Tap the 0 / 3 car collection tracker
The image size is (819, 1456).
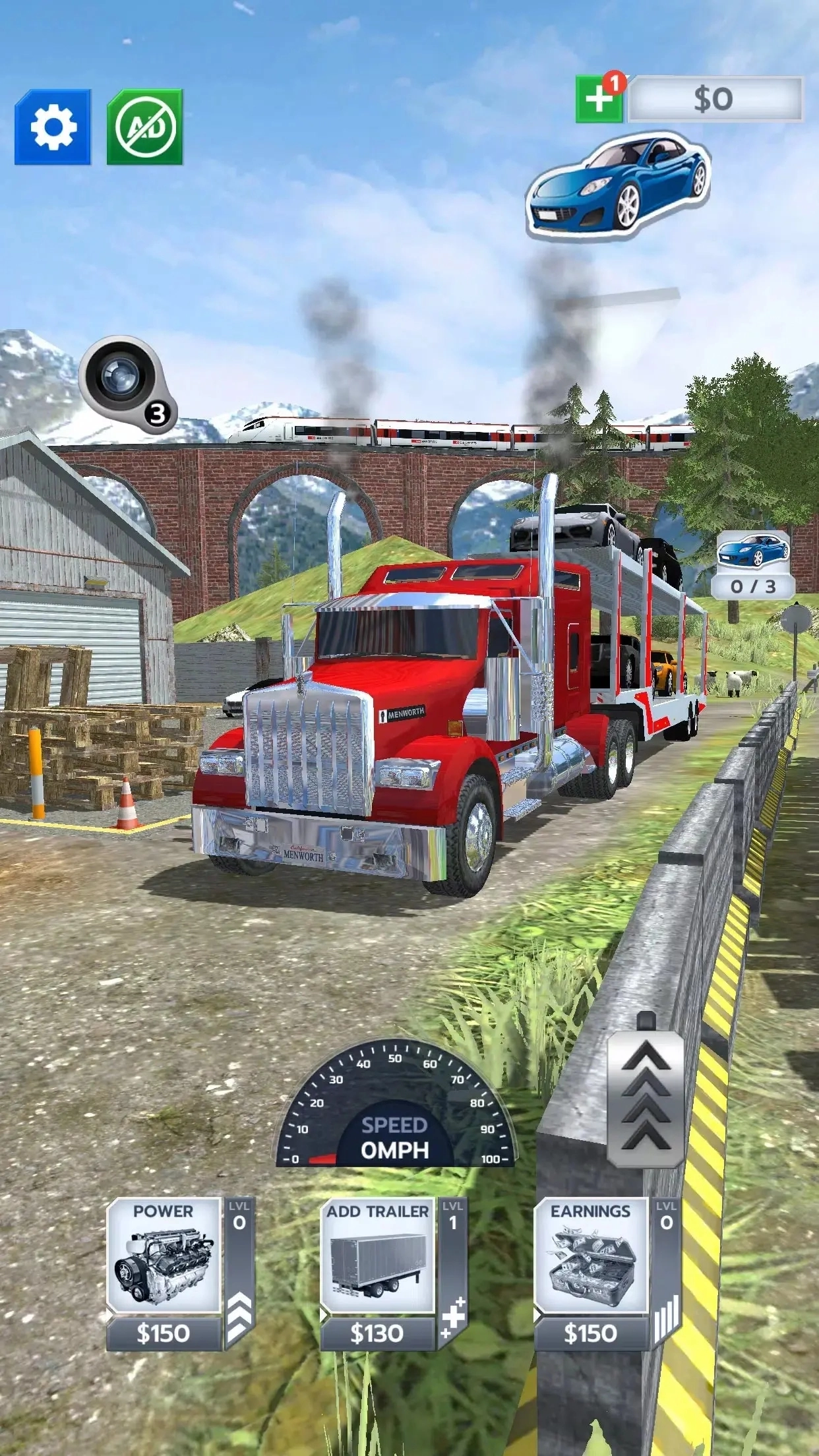[x=753, y=564]
